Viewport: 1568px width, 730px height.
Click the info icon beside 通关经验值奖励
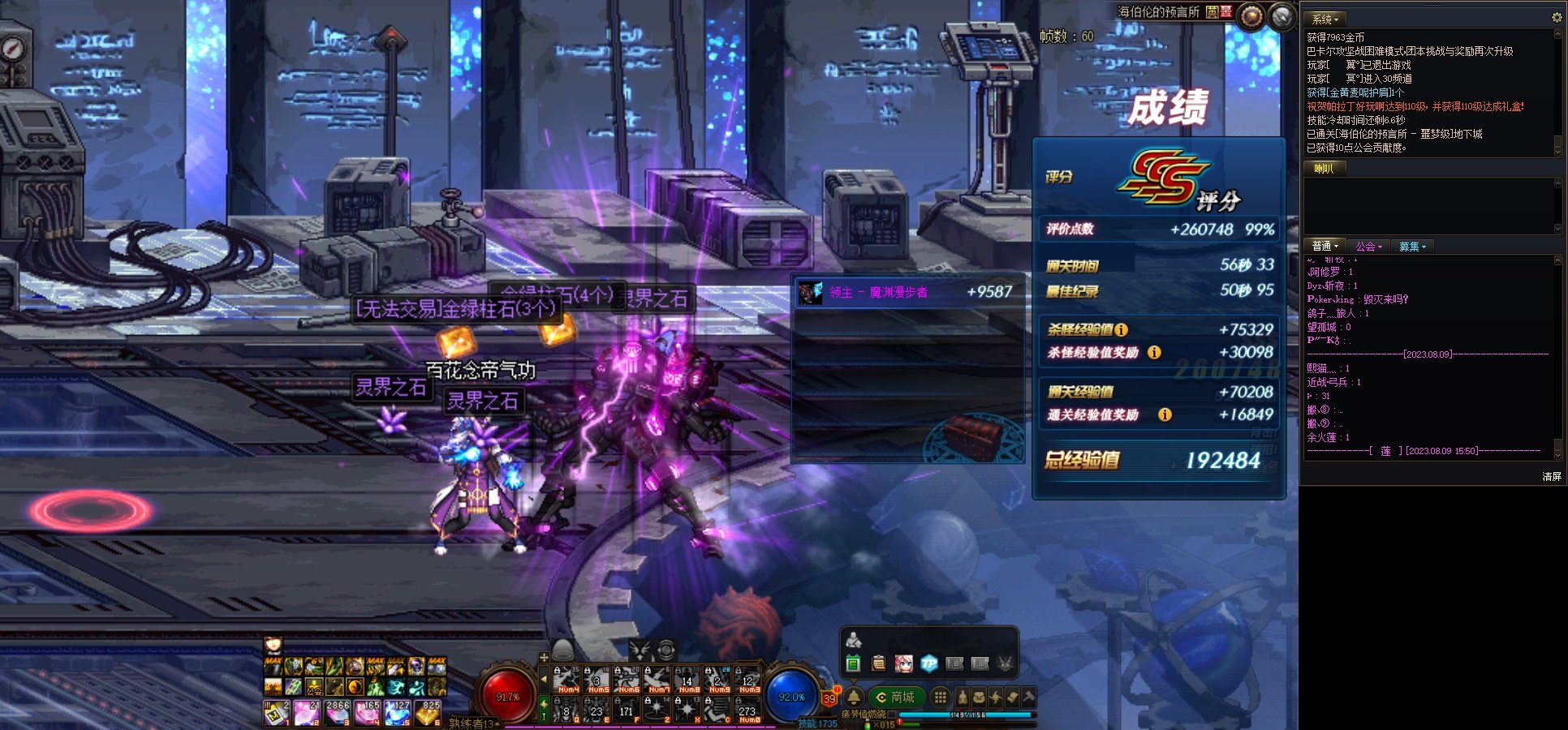click(1165, 415)
